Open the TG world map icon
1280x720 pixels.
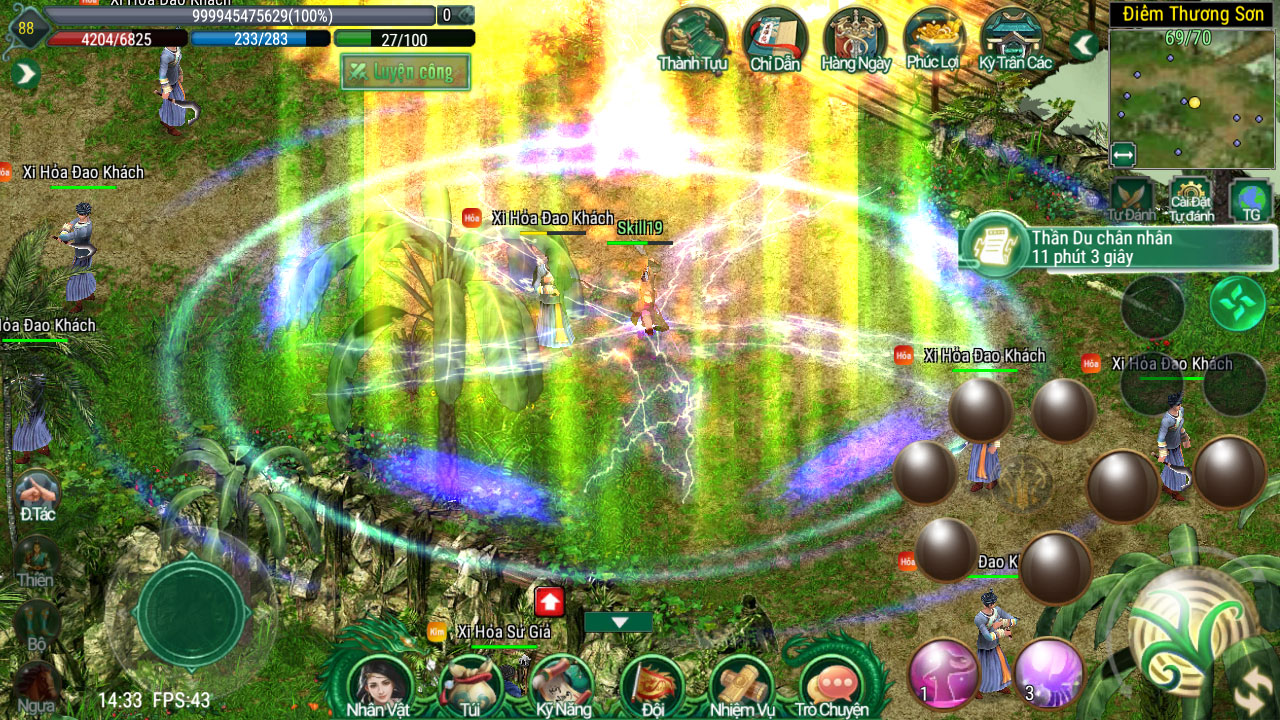click(x=1251, y=198)
